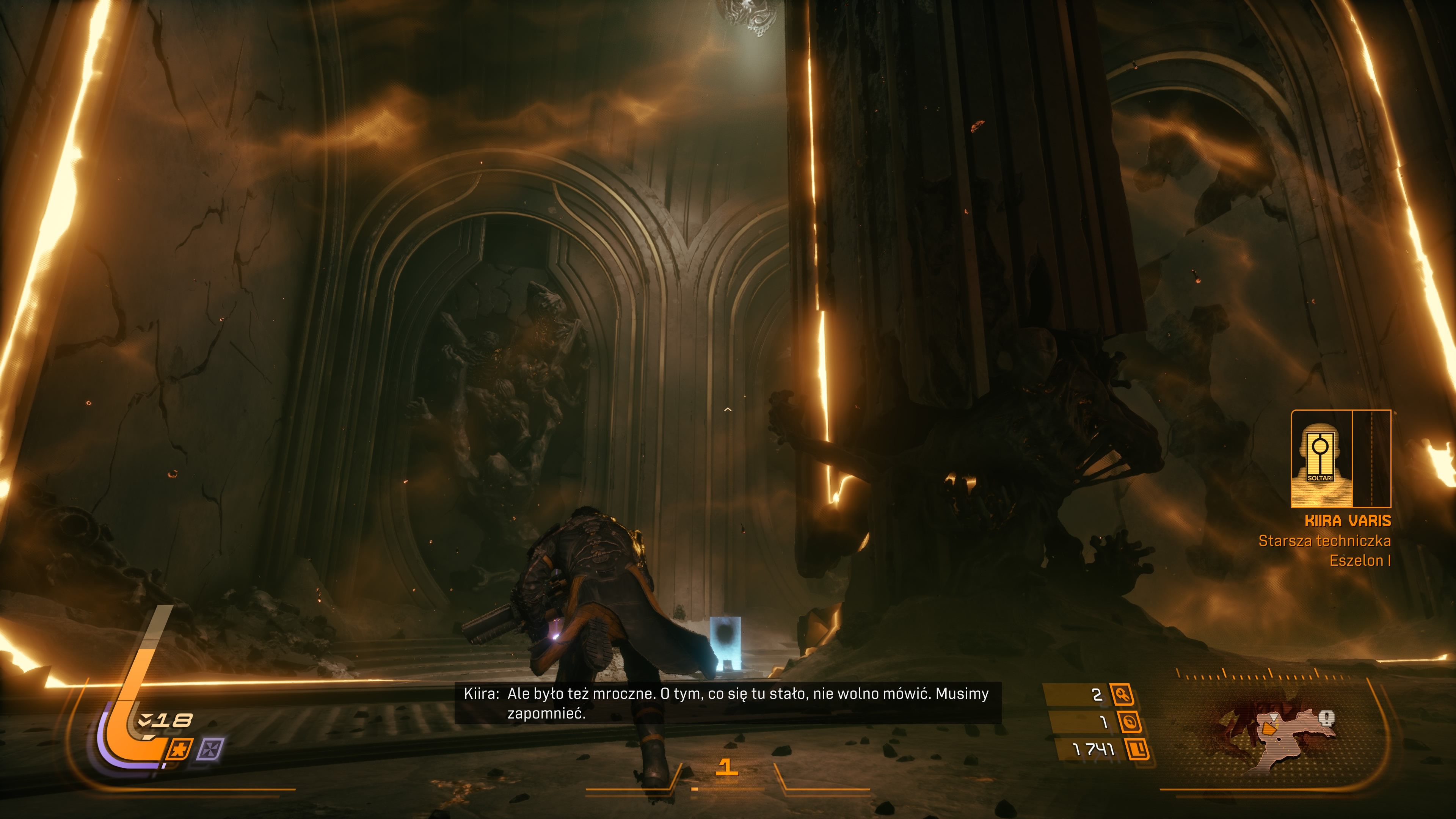Click the square currency icon beside 1 741
Viewport: 1456px width, 819px height.
[x=1137, y=750]
